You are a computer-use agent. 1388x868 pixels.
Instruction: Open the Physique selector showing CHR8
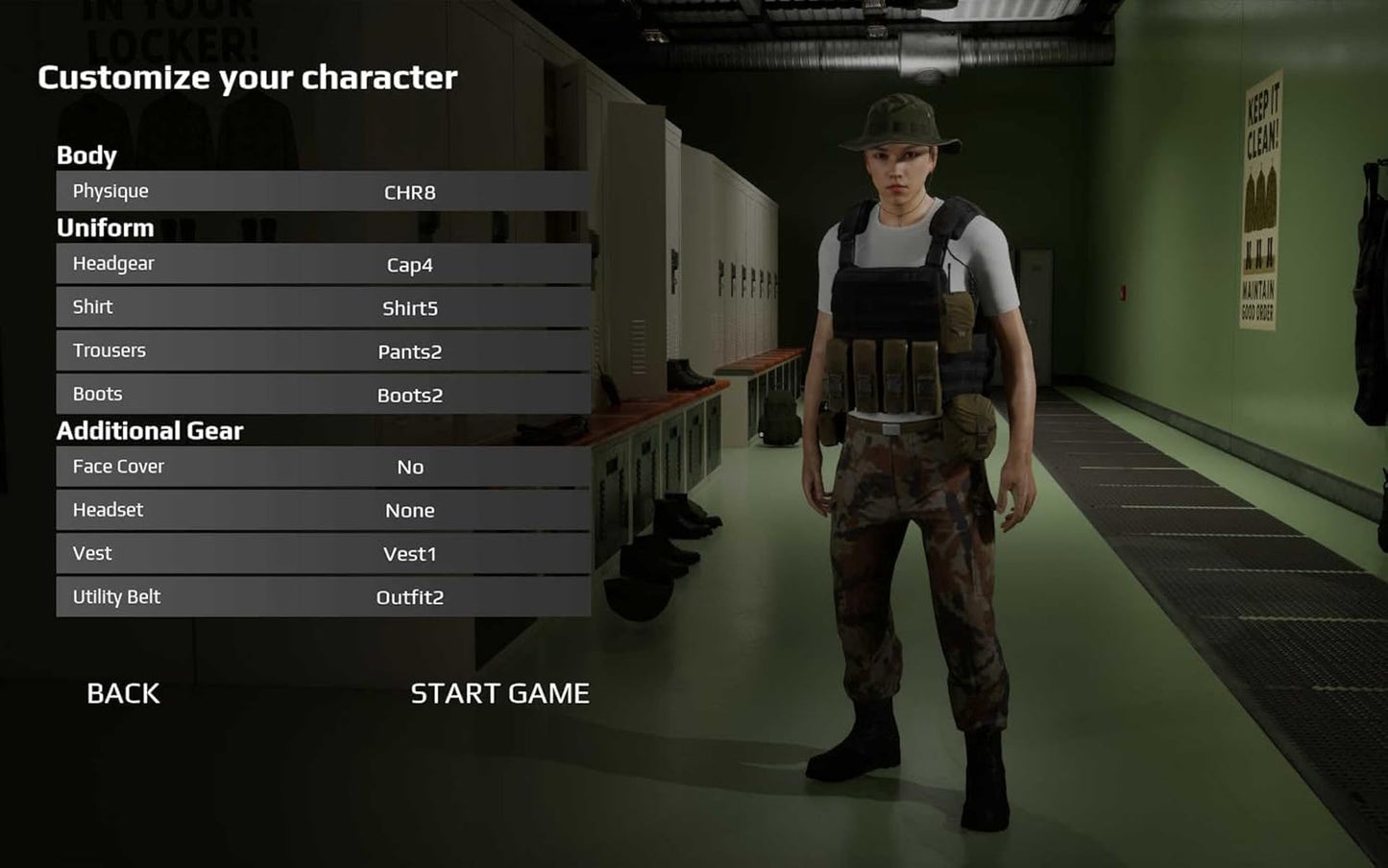tap(323, 191)
